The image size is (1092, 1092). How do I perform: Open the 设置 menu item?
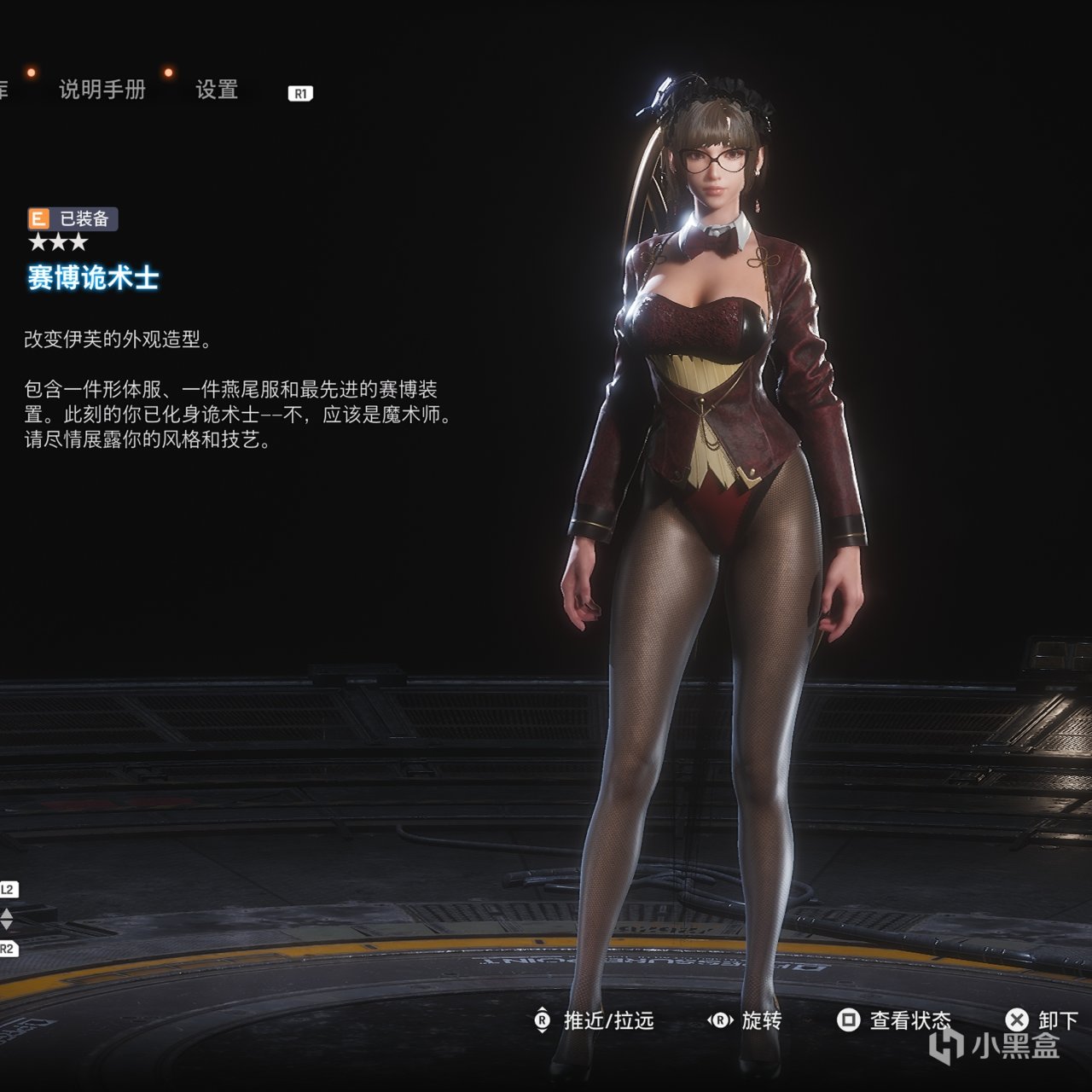click(x=216, y=89)
